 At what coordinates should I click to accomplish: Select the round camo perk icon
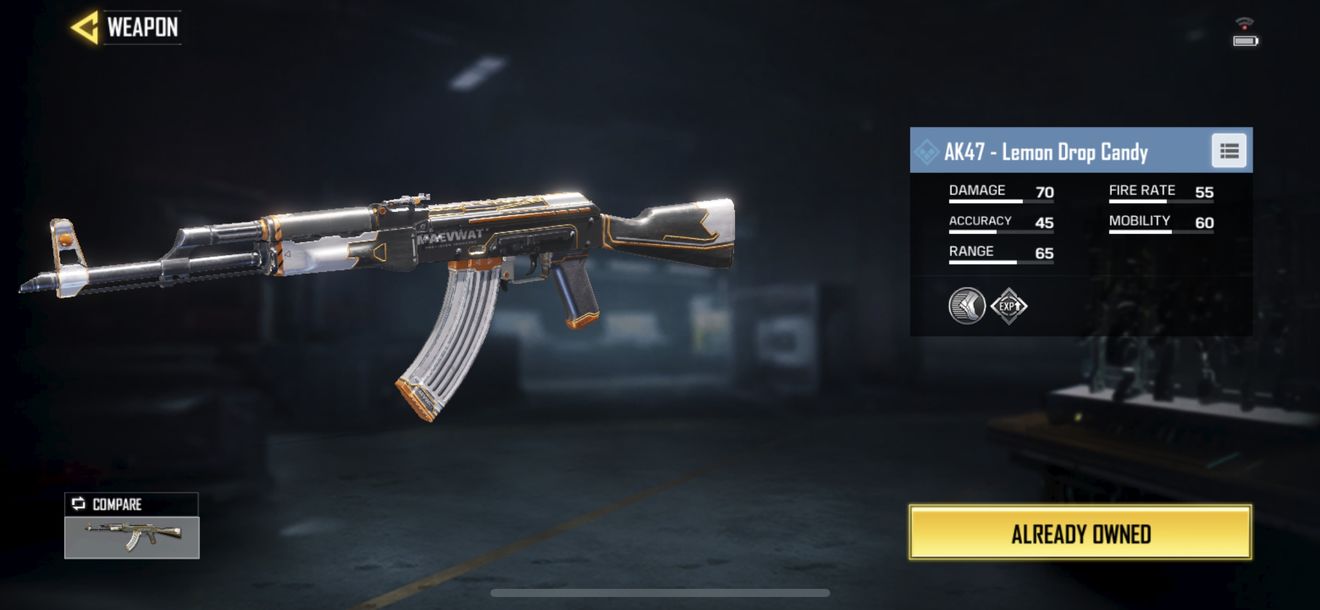click(967, 305)
